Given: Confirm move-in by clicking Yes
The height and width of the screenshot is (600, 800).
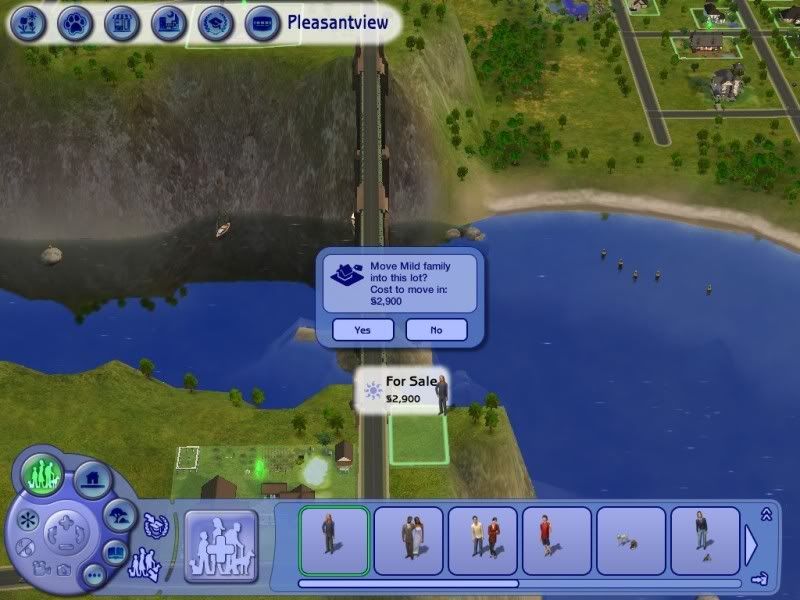Looking at the screenshot, I should pyautogui.click(x=362, y=329).
